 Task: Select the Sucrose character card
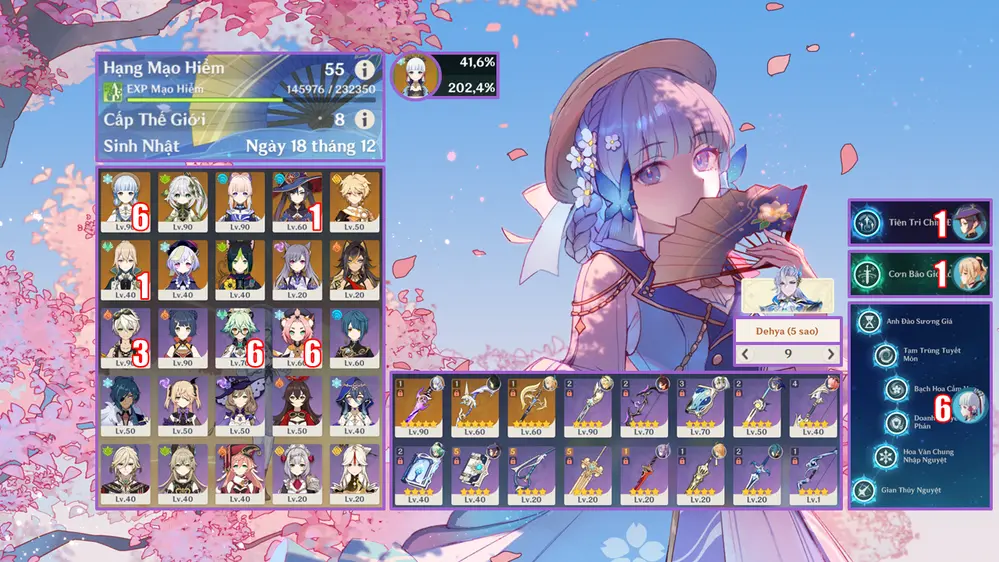pos(240,334)
